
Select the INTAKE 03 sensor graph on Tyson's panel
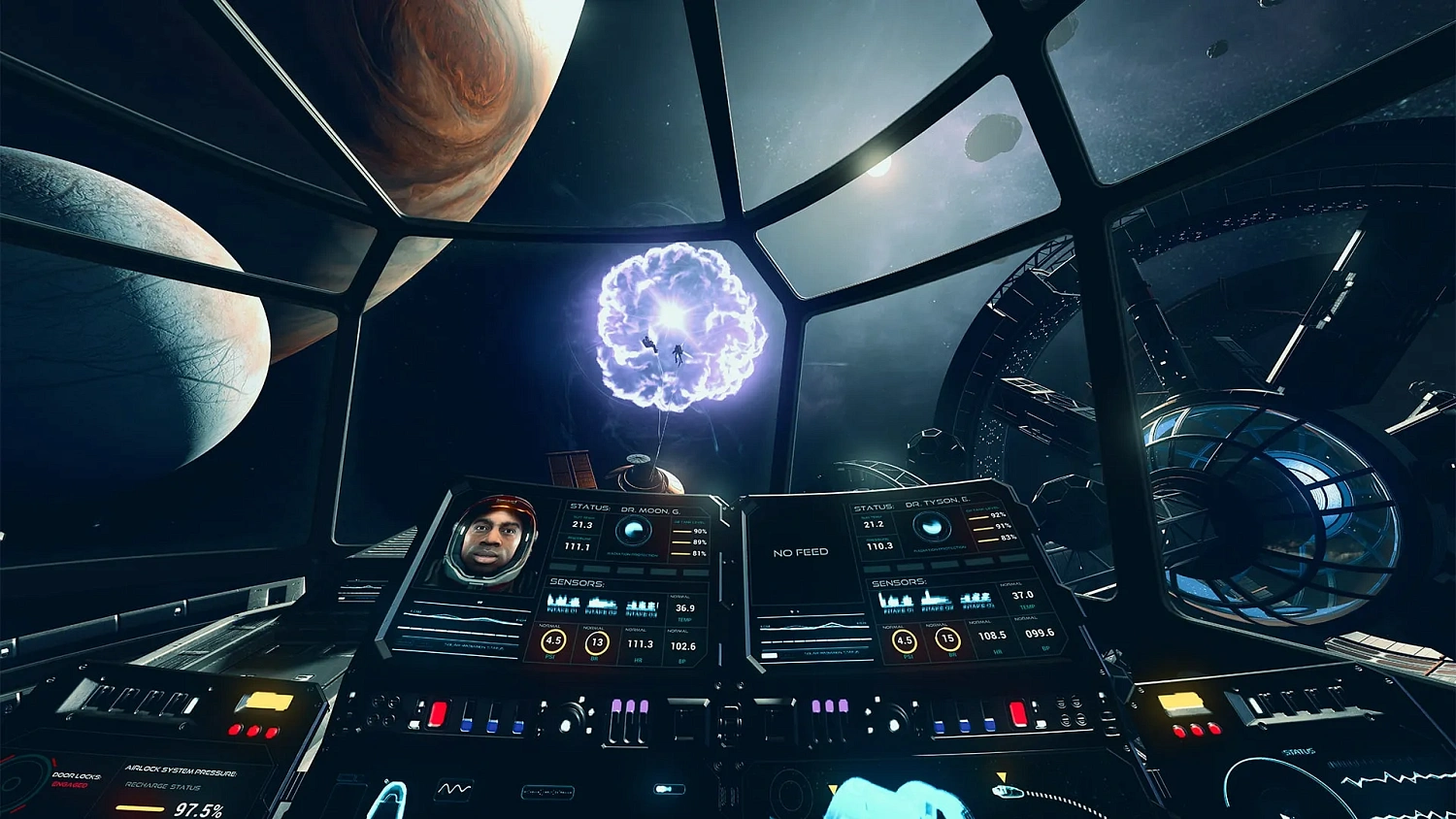pos(976,600)
